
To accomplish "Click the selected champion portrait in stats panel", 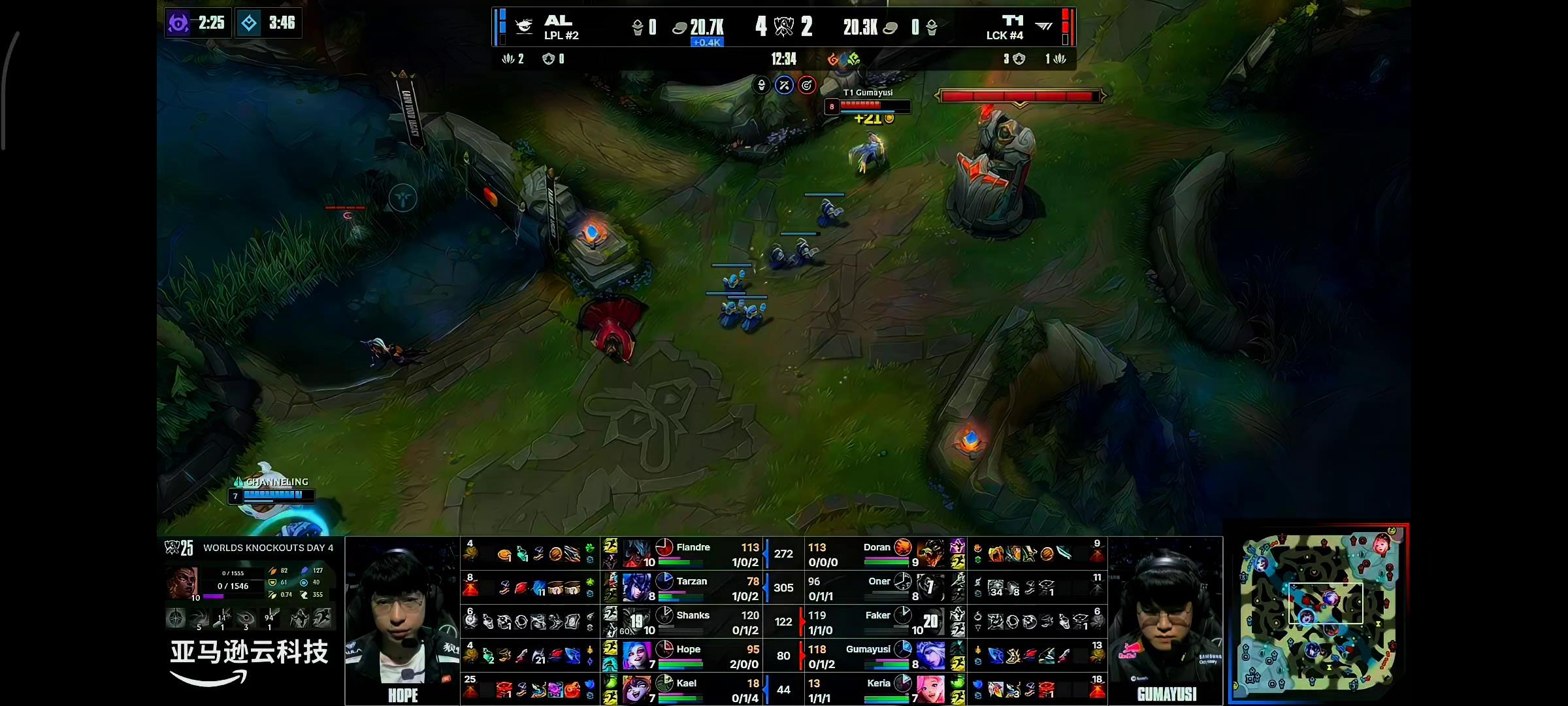I will [182, 583].
